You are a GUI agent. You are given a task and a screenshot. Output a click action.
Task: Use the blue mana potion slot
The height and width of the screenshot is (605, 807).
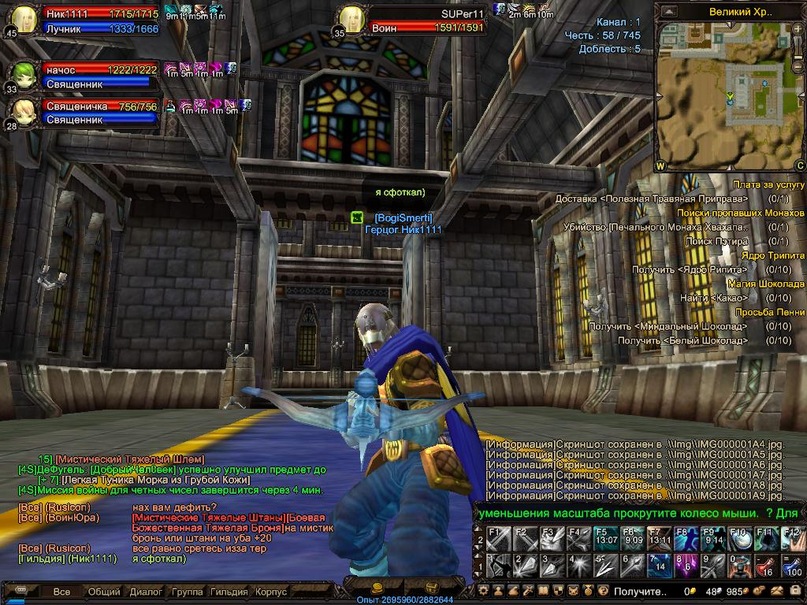[793, 565]
